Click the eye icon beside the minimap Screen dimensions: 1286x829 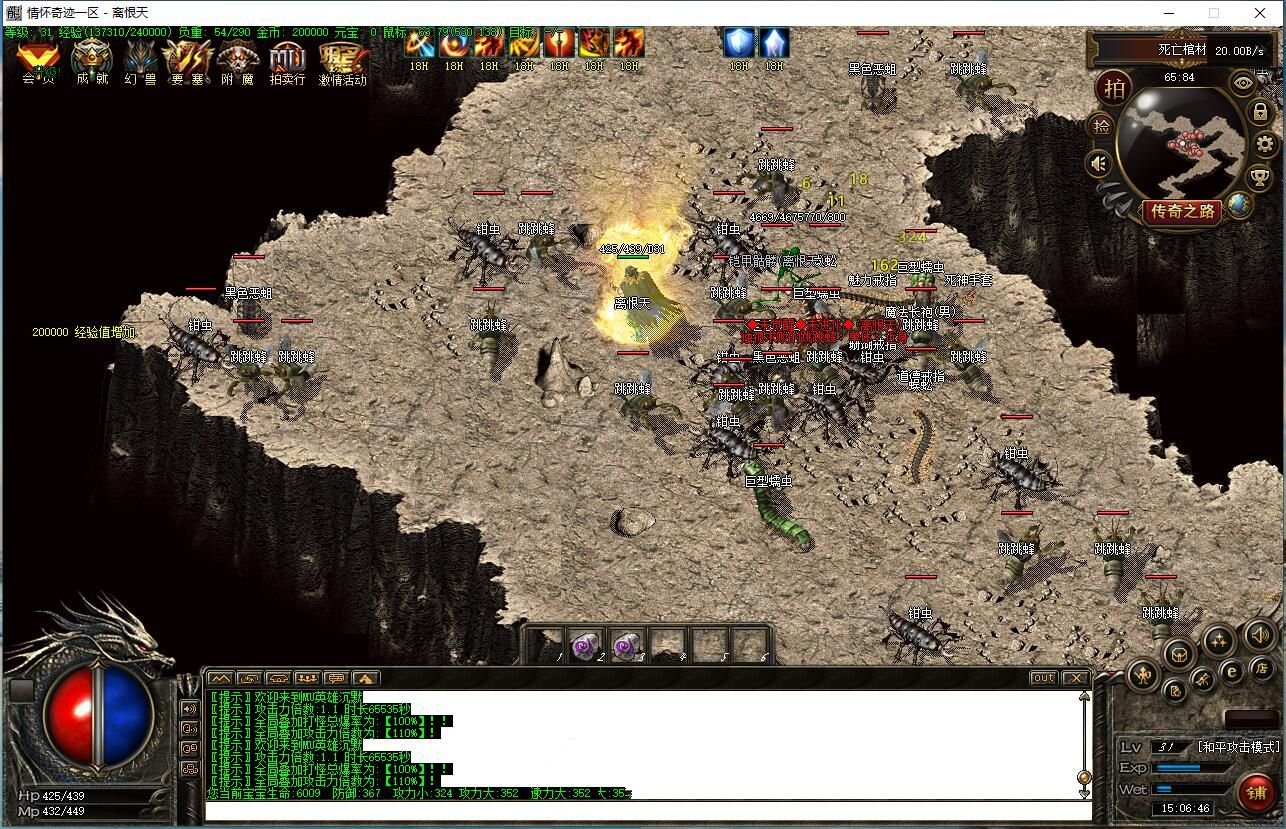click(1243, 83)
